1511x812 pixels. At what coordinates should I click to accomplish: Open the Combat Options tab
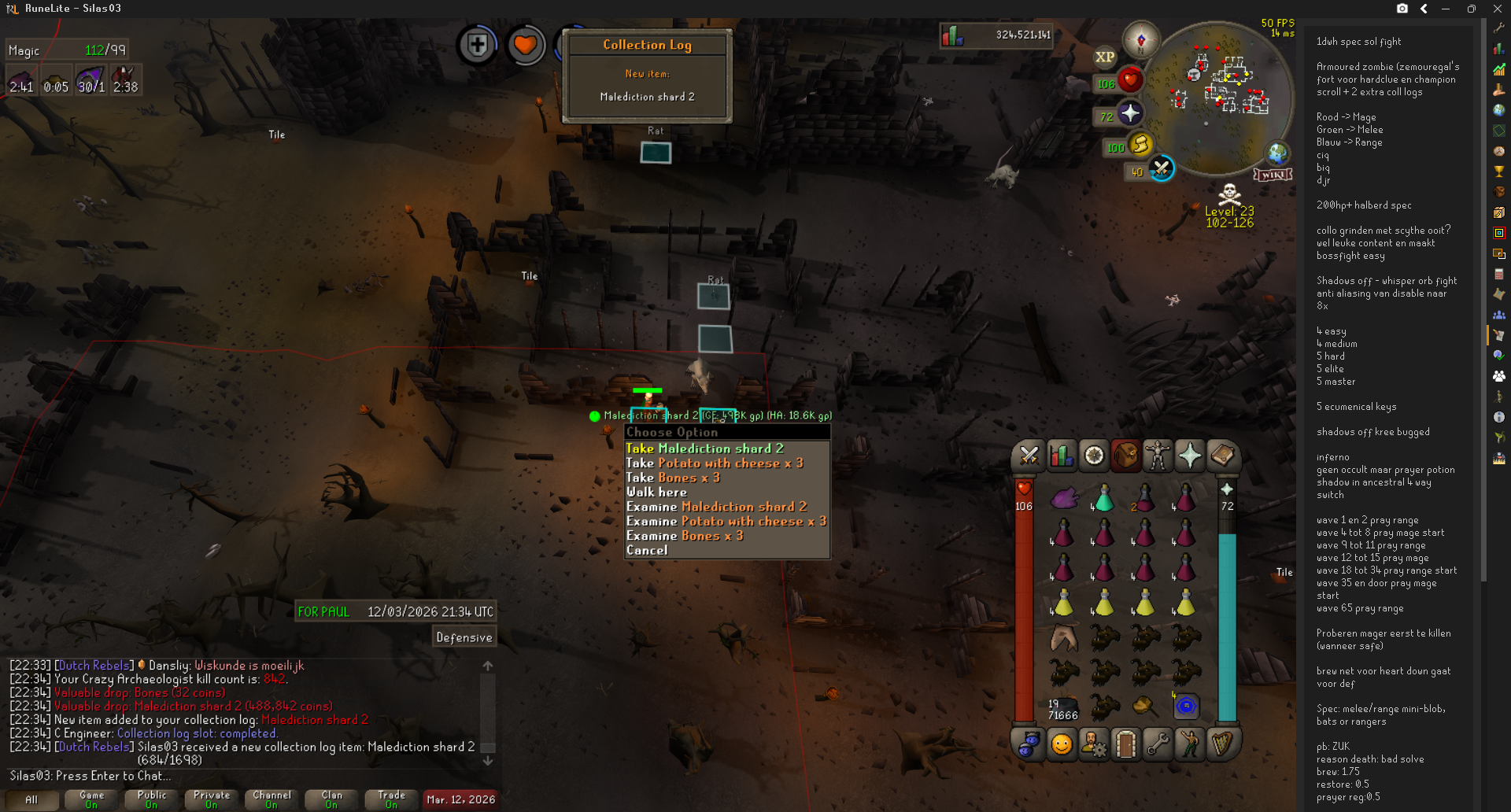pos(1029,456)
